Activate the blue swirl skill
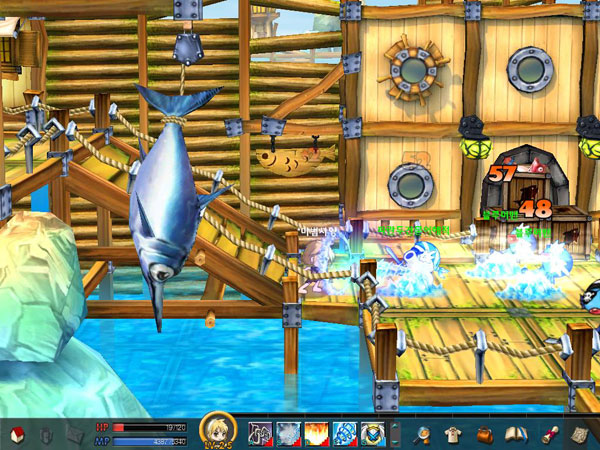Screen dimensions: 600x450 (344, 434)
